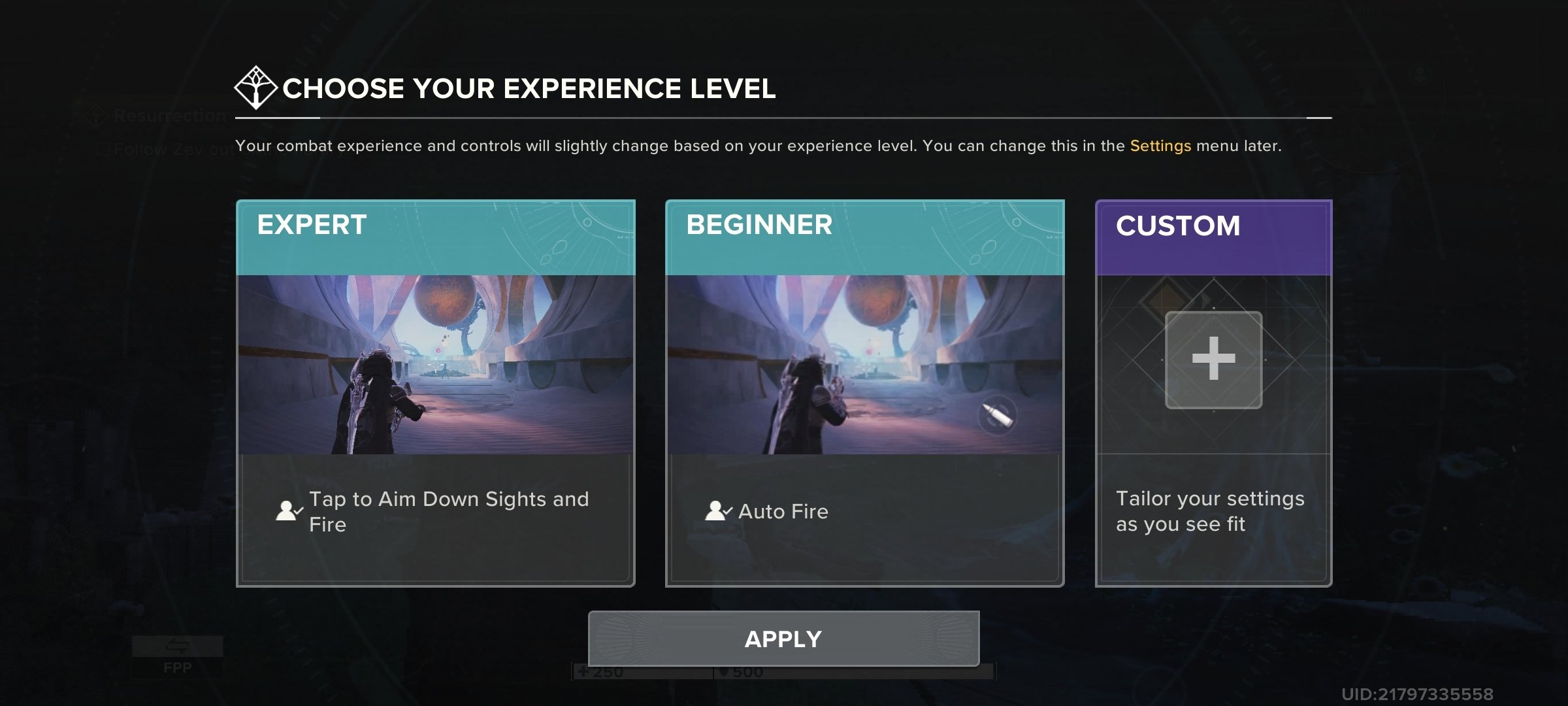Open the Settings link
This screenshot has width=1568, height=706.
(1162, 146)
